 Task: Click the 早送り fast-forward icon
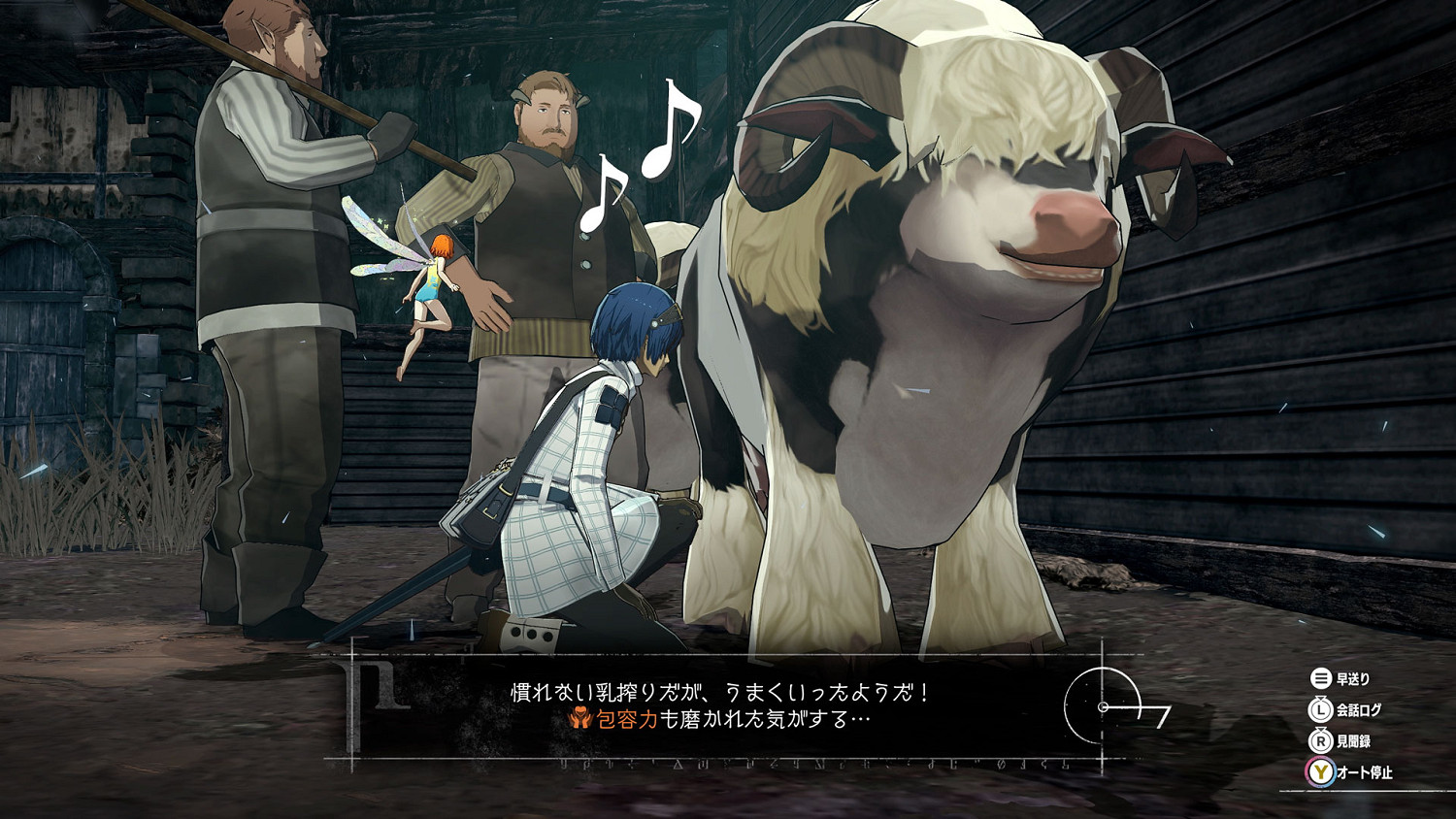point(1321,679)
